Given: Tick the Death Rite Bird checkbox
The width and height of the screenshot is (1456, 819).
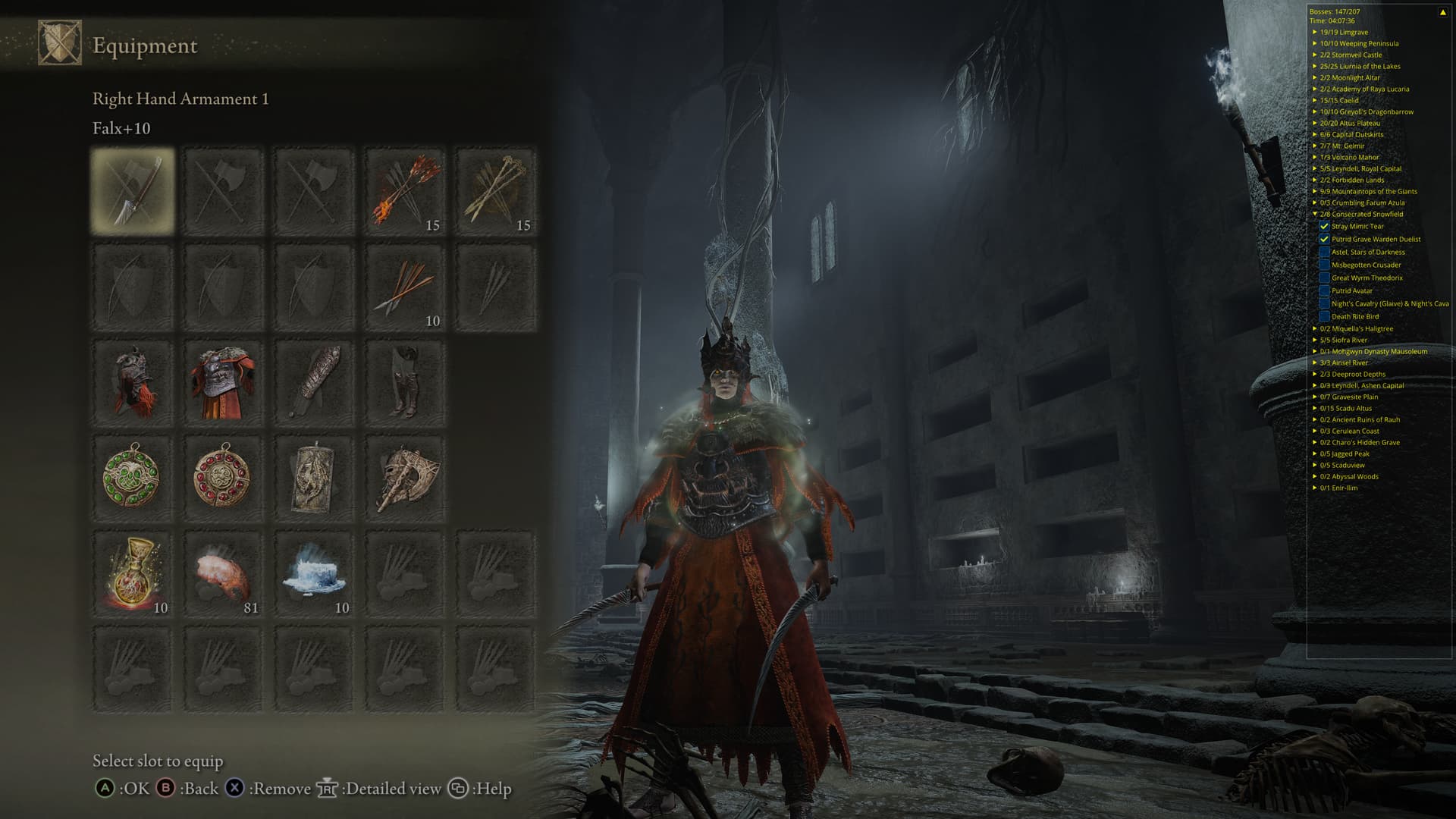Looking at the screenshot, I should click(1324, 317).
